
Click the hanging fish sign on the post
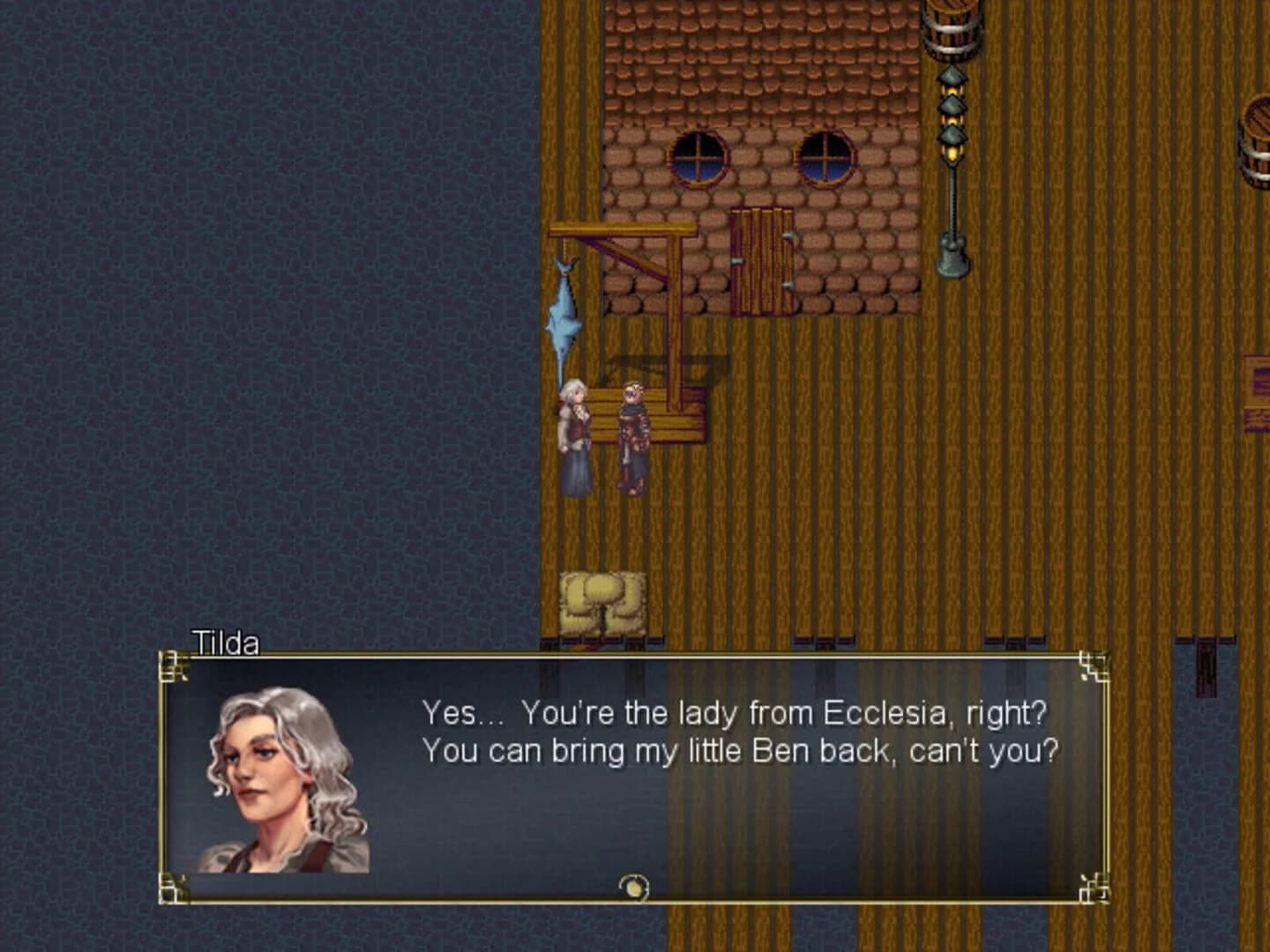562,317
